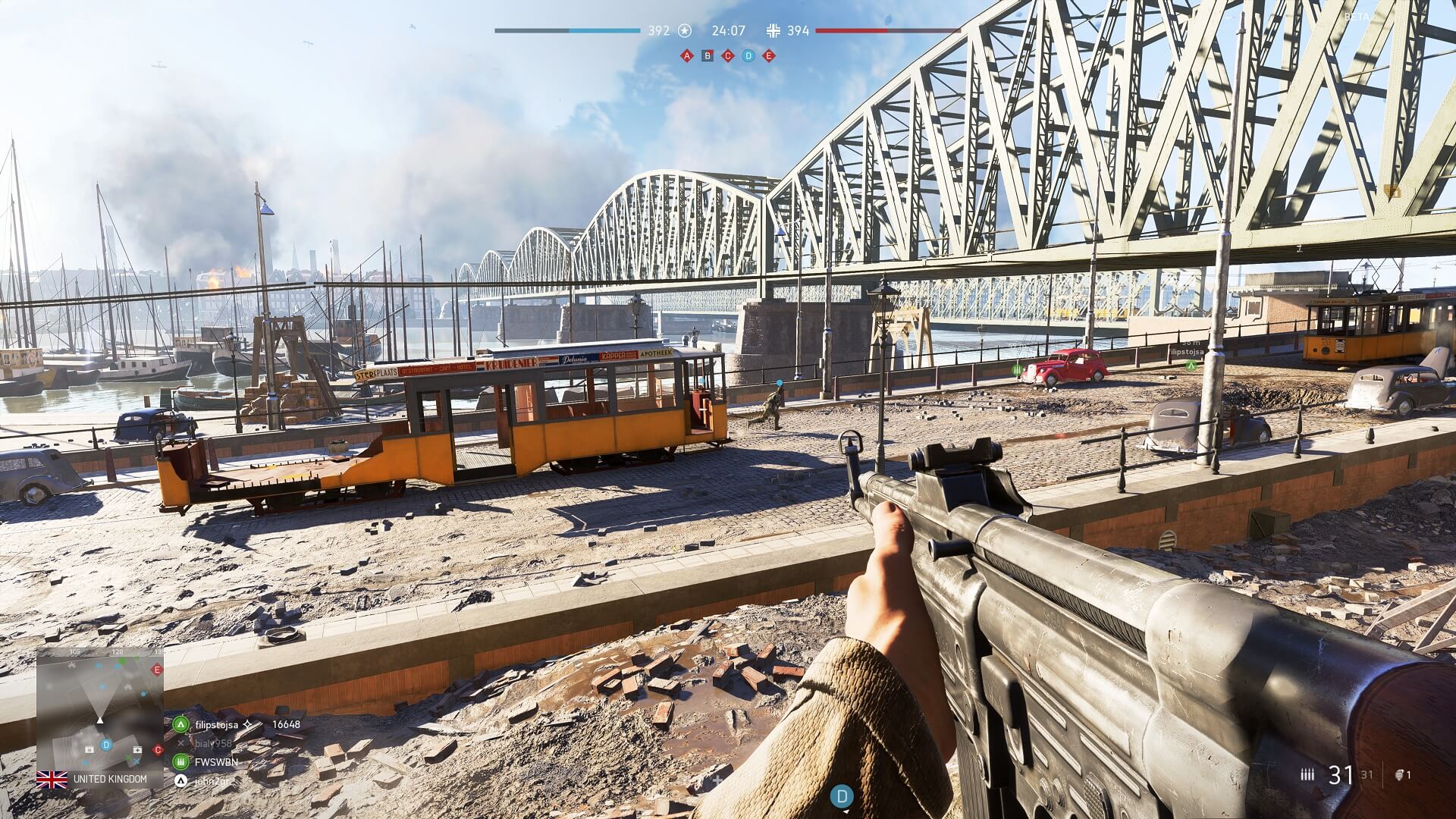Click the German cross team emblem

[x=773, y=31]
